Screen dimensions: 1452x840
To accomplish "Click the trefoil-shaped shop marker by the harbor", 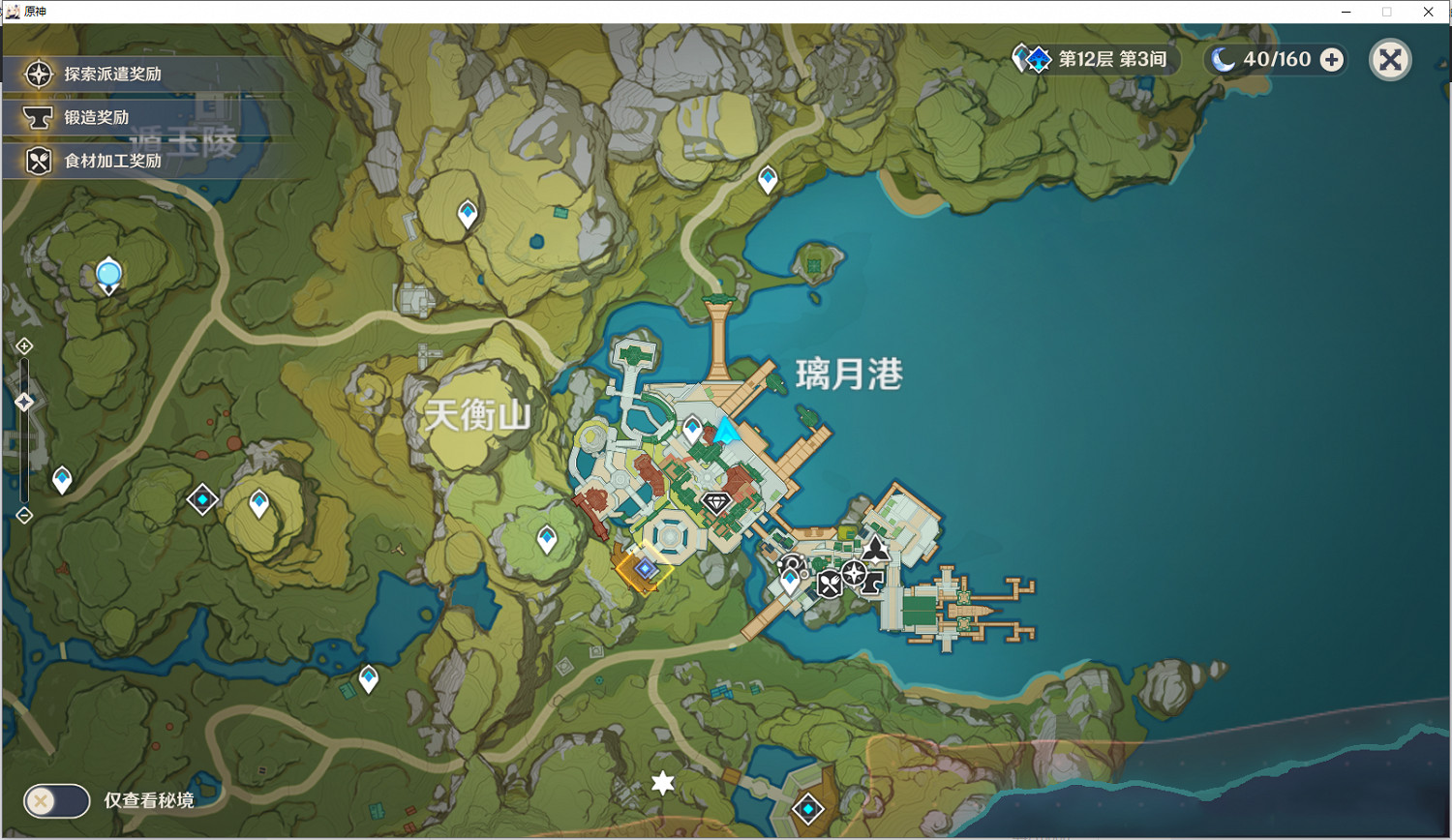I will (x=875, y=552).
